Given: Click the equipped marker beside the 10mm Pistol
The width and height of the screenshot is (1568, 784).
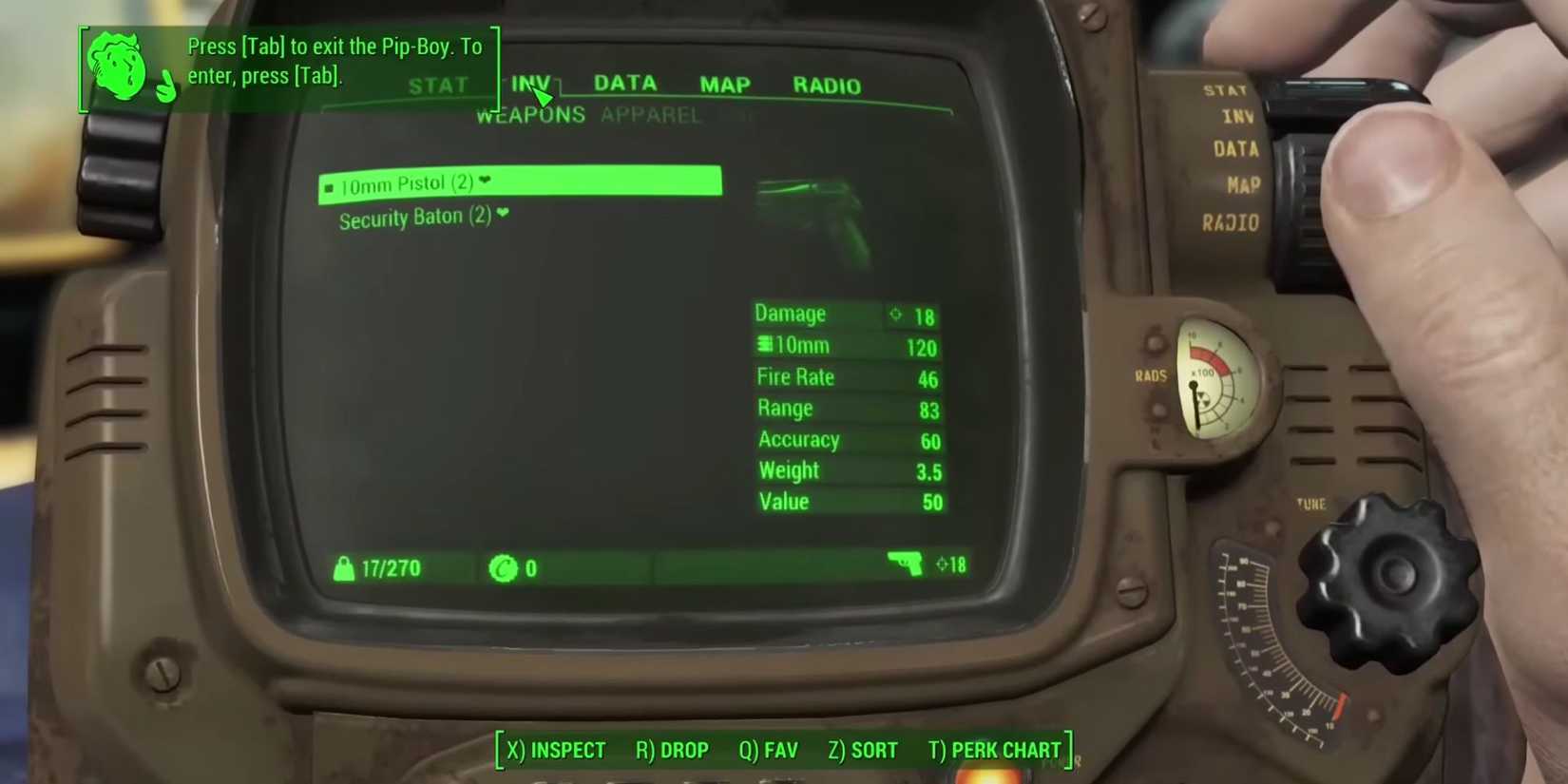Looking at the screenshot, I should tap(329, 186).
